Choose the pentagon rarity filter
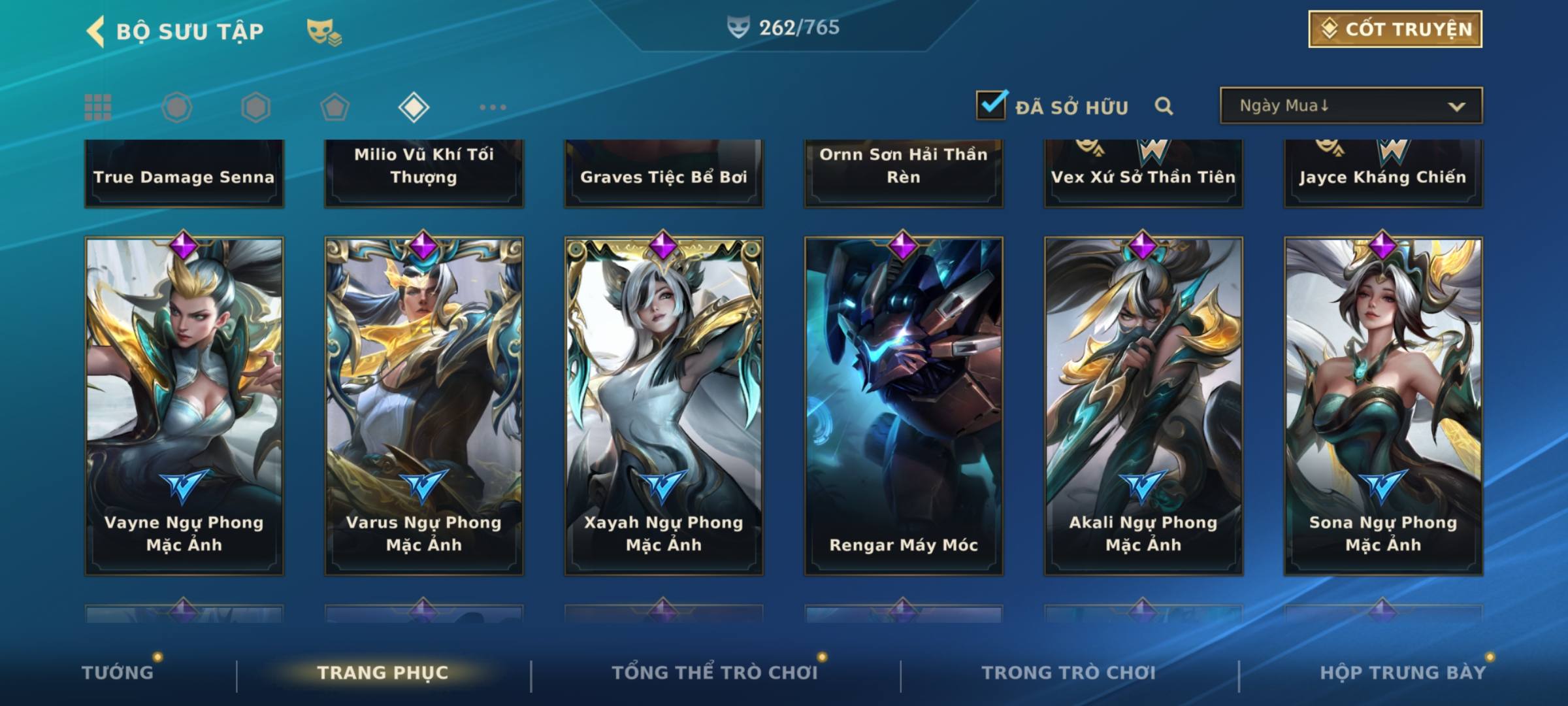 [x=335, y=107]
